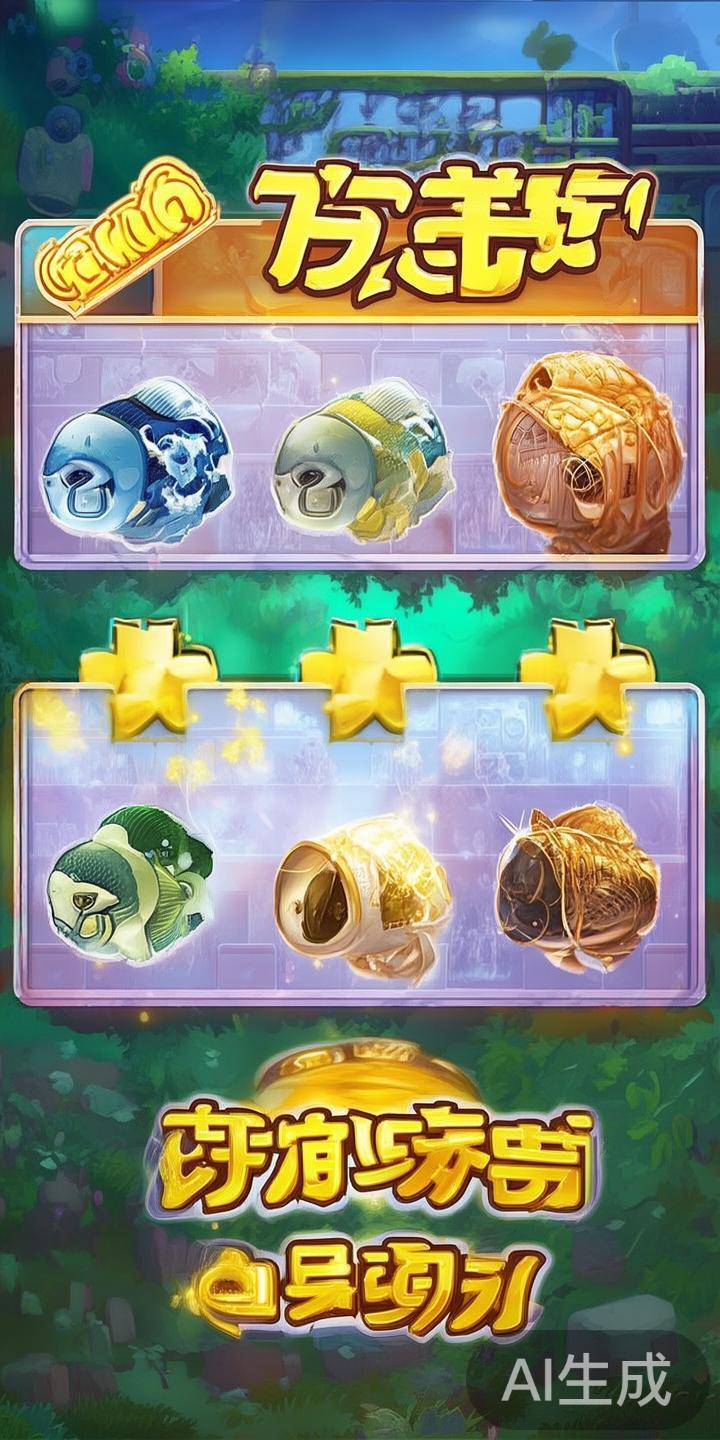Select the blue fish item
The width and height of the screenshot is (720, 1440).
pos(135,460)
